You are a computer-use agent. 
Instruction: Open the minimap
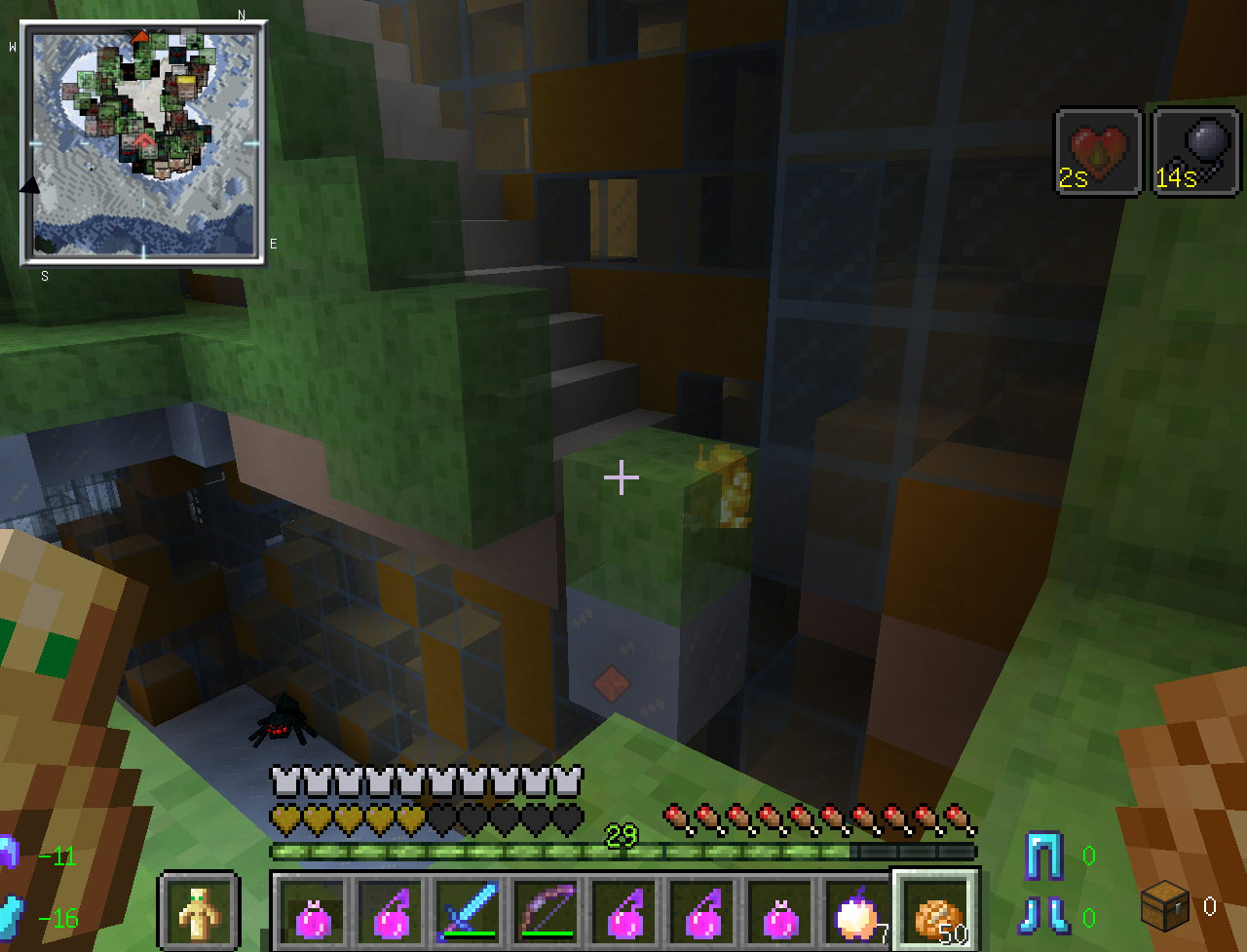click(x=143, y=144)
